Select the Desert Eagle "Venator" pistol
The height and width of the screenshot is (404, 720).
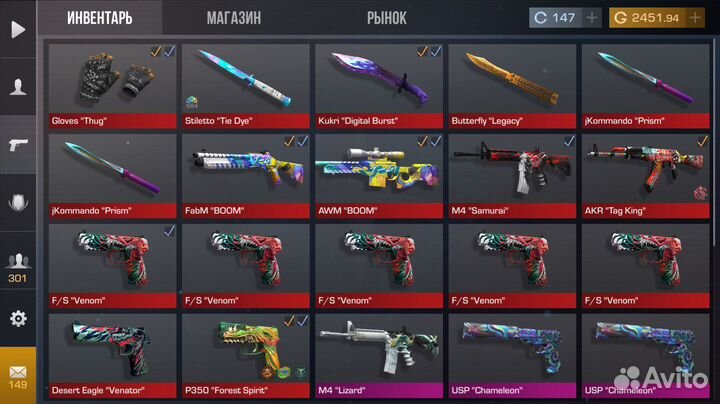tap(111, 353)
